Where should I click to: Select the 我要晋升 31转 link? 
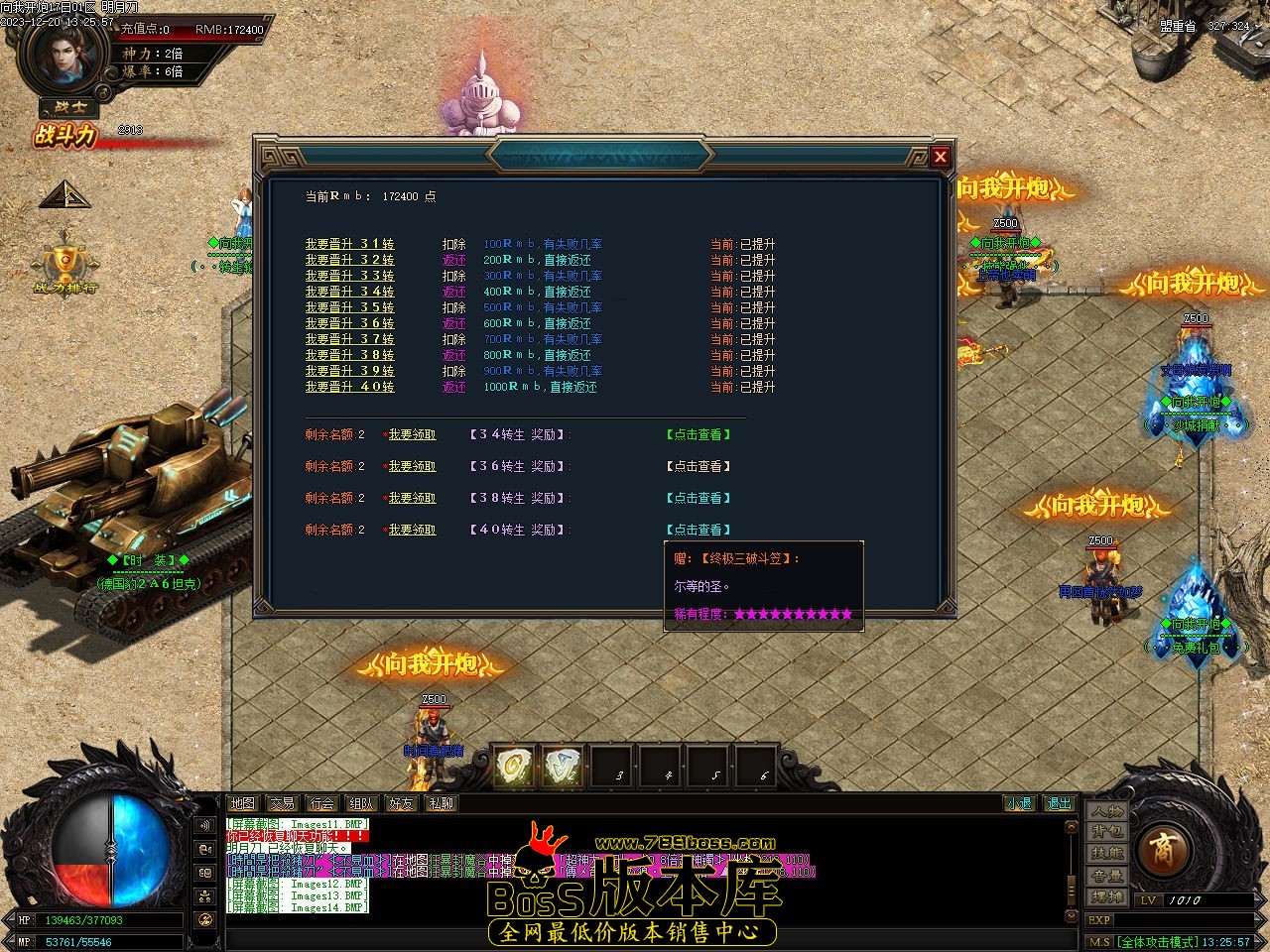tap(349, 244)
